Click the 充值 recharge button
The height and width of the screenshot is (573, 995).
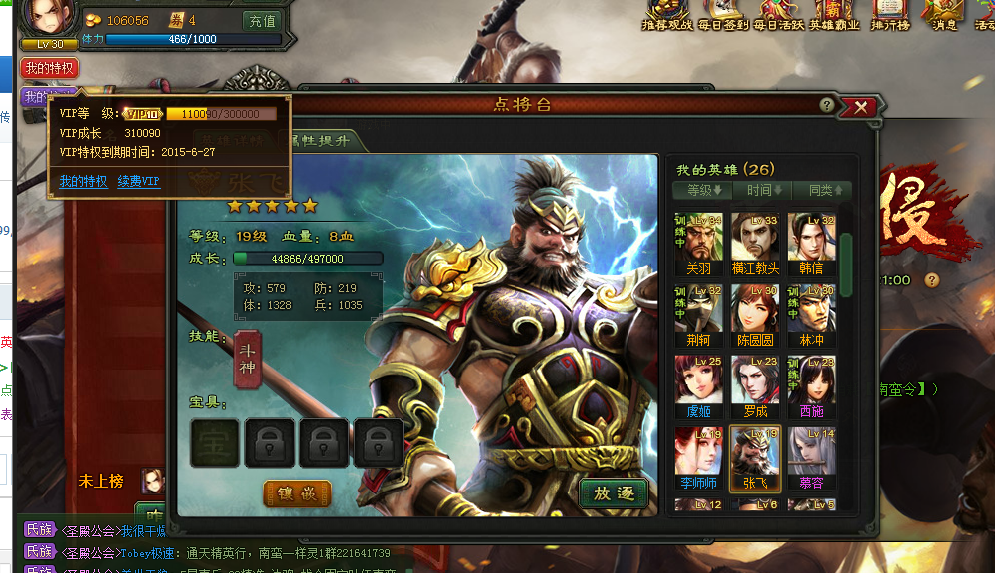pos(262,20)
